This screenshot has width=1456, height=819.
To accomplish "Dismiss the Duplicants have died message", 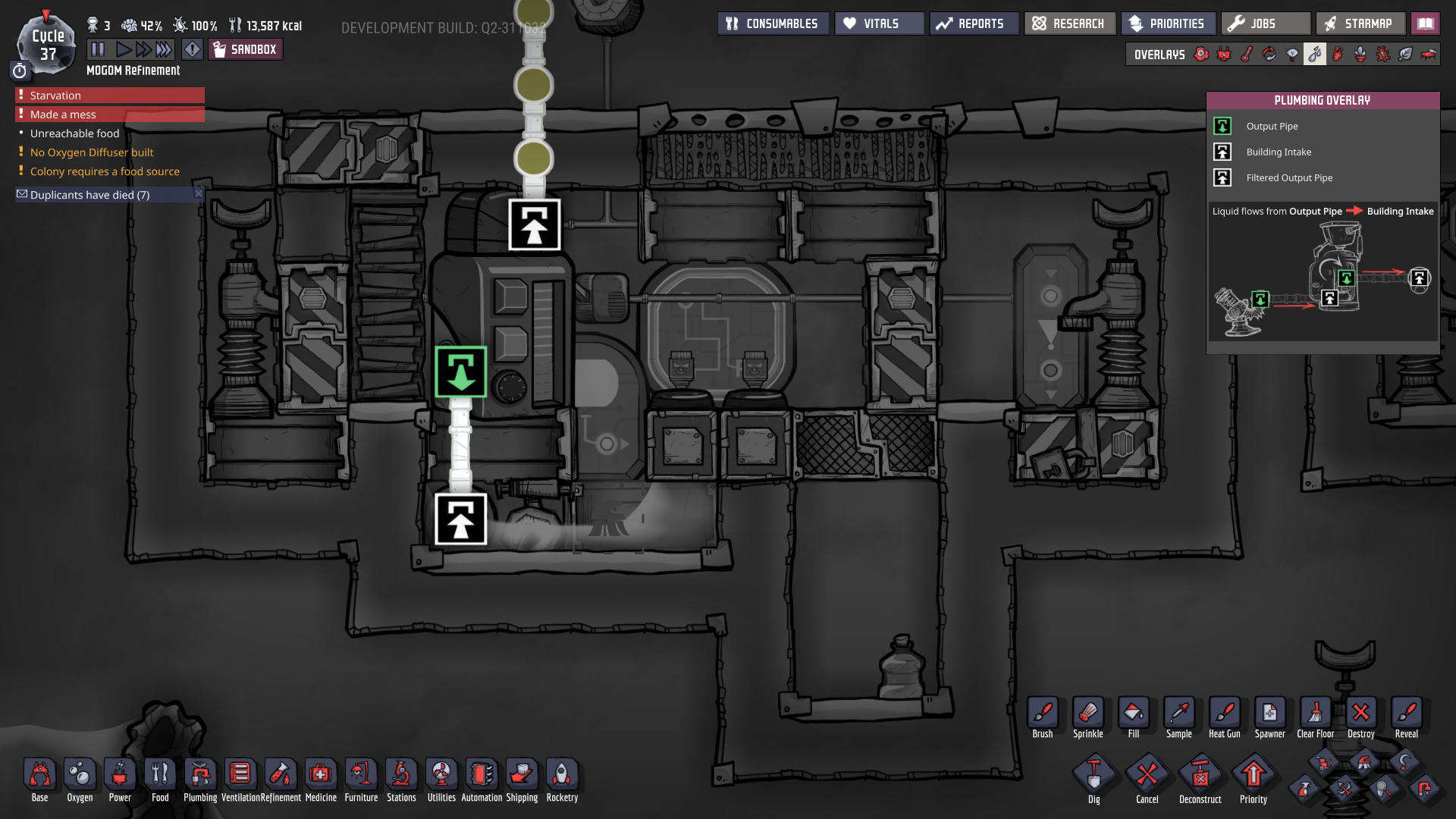I will (198, 194).
